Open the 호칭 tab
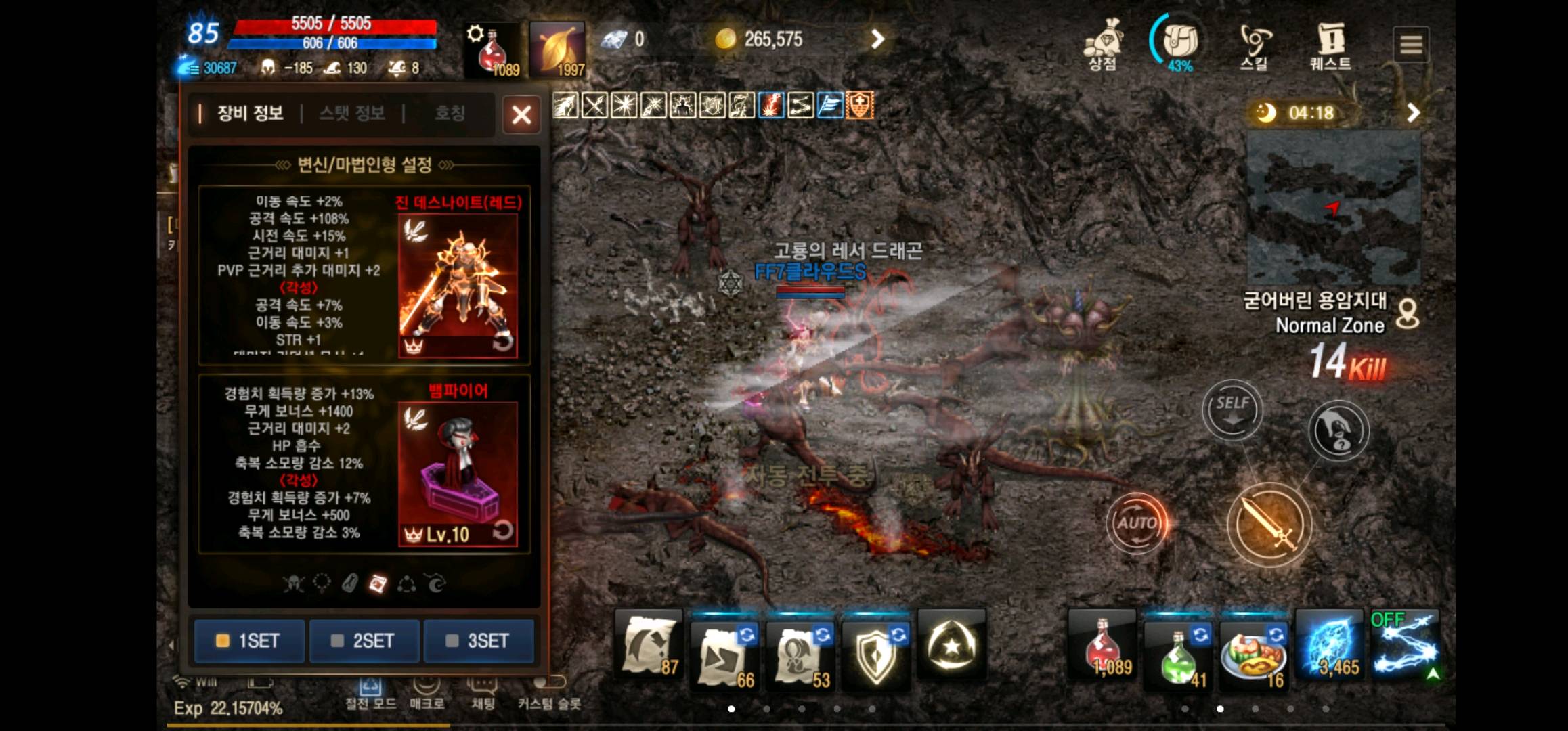1568x731 pixels. tap(450, 113)
